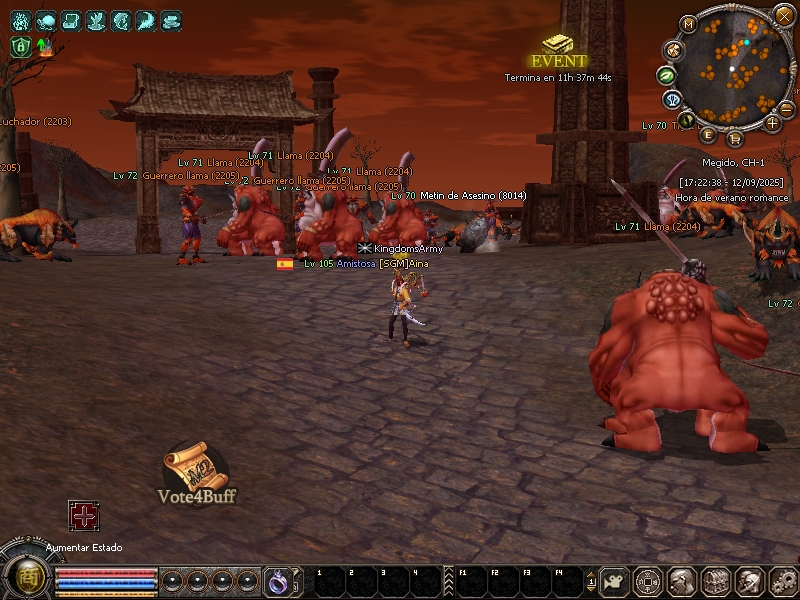Open the world map with the M button
This screenshot has height=600, width=800.
(688, 23)
